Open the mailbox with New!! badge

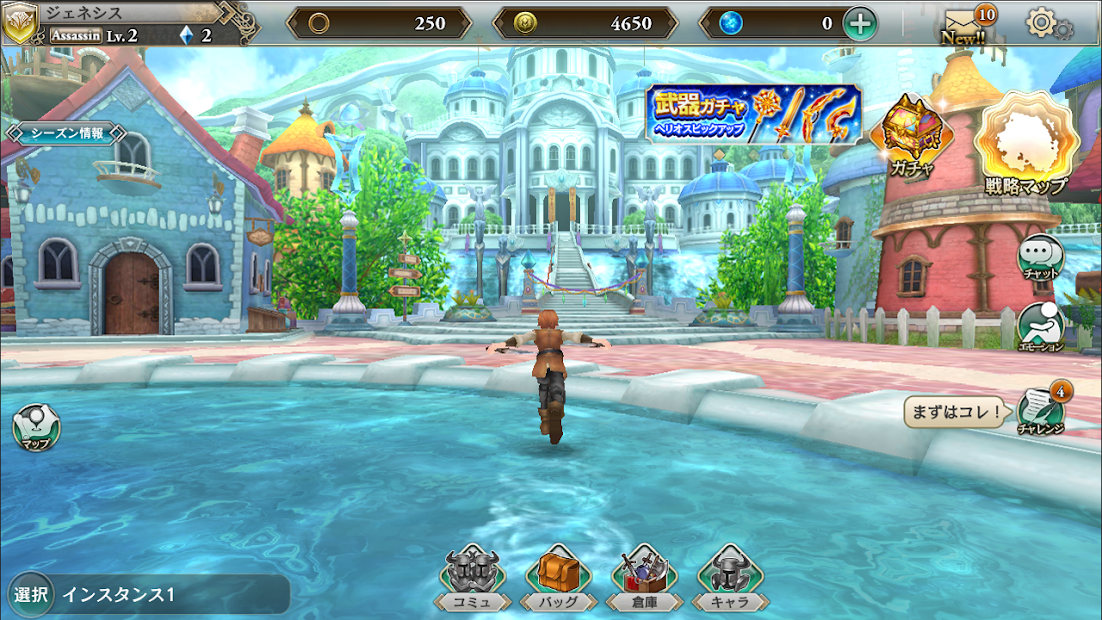pyautogui.click(x=964, y=24)
